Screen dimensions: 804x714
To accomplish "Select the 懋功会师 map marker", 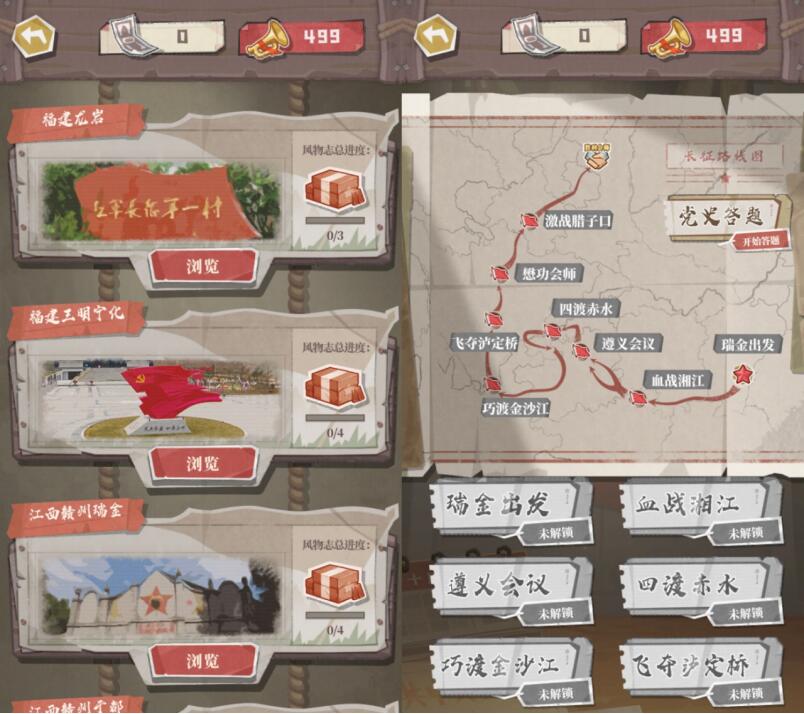I will click(499, 274).
